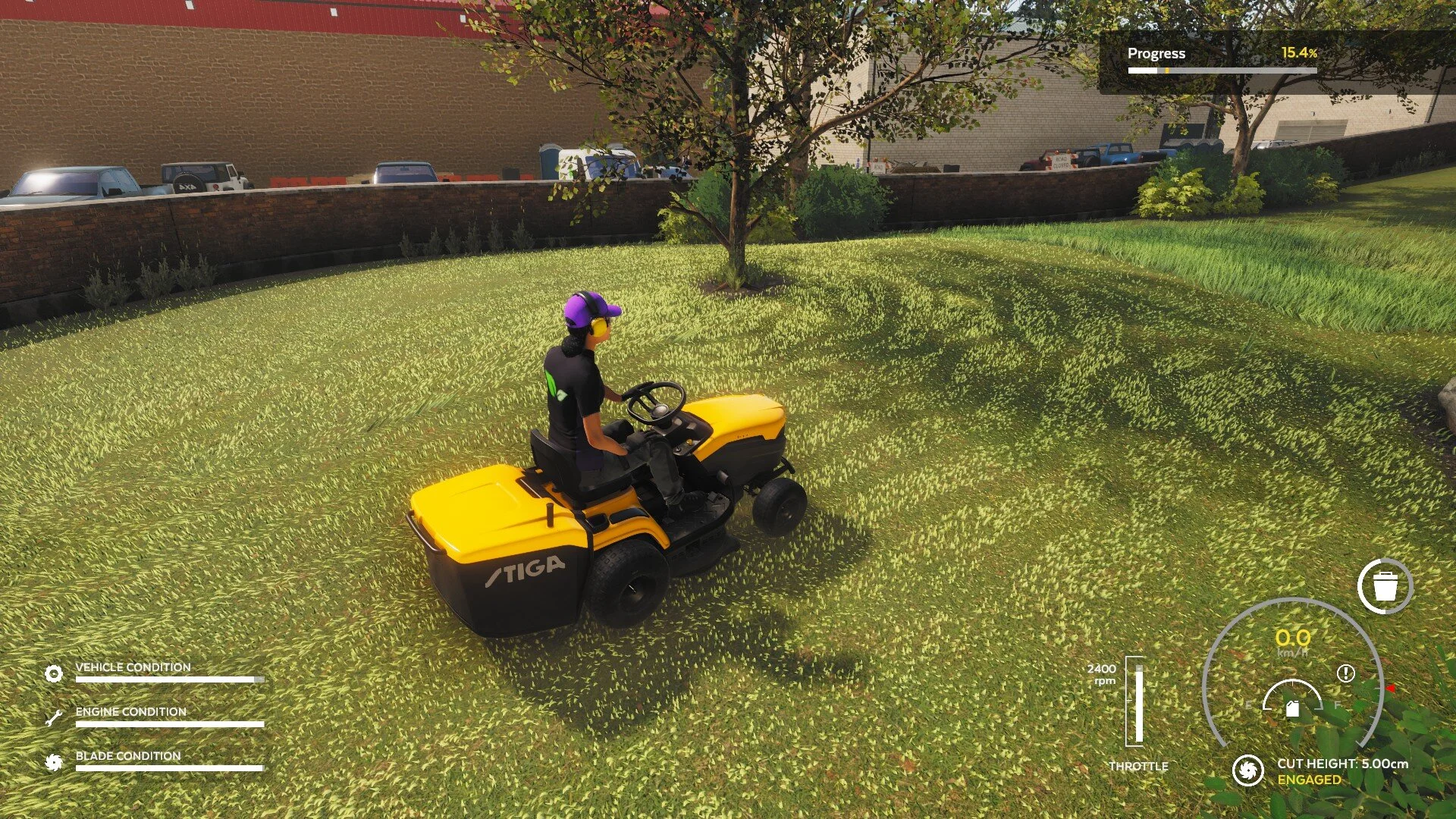Click the 15.4% progress percentage
This screenshot has height=819, width=1456.
coord(1298,53)
